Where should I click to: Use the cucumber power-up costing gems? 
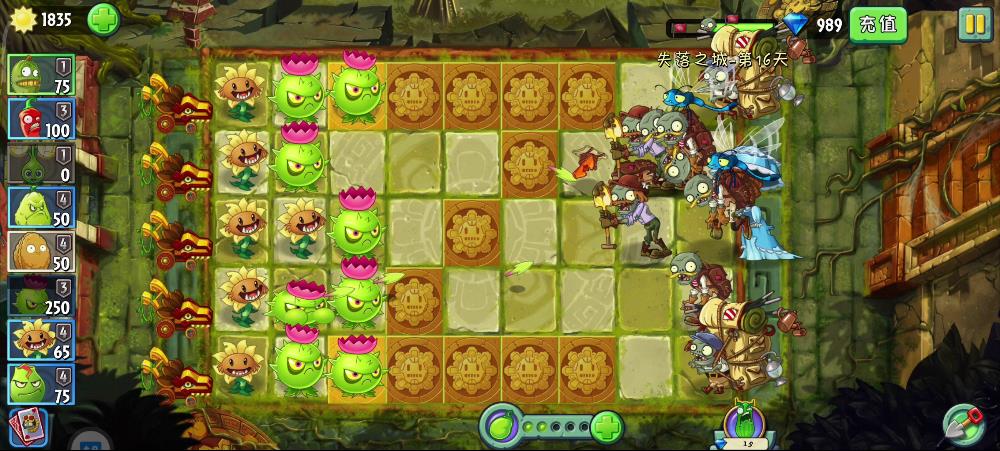click(743, 423)
